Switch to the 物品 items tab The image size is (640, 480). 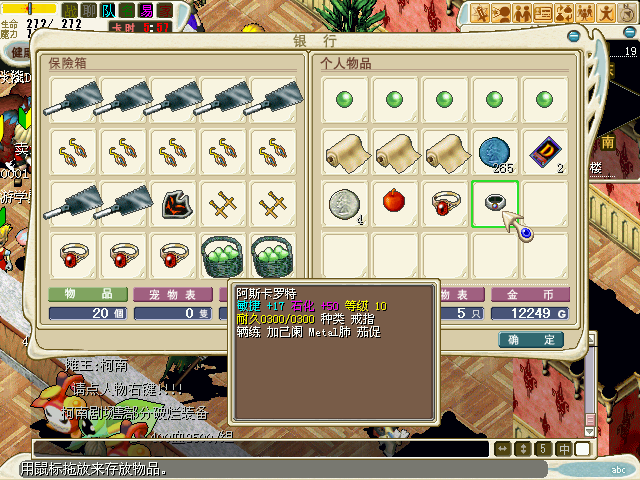click(88, 295)
